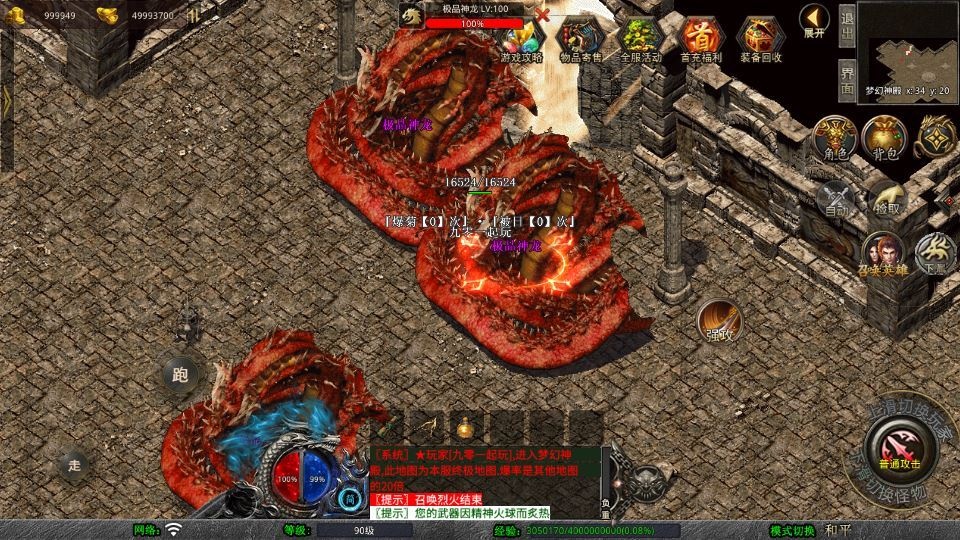Screen dimensions: 960x540
Task: Open the 背包 backpack
Action: click(884, 137)
